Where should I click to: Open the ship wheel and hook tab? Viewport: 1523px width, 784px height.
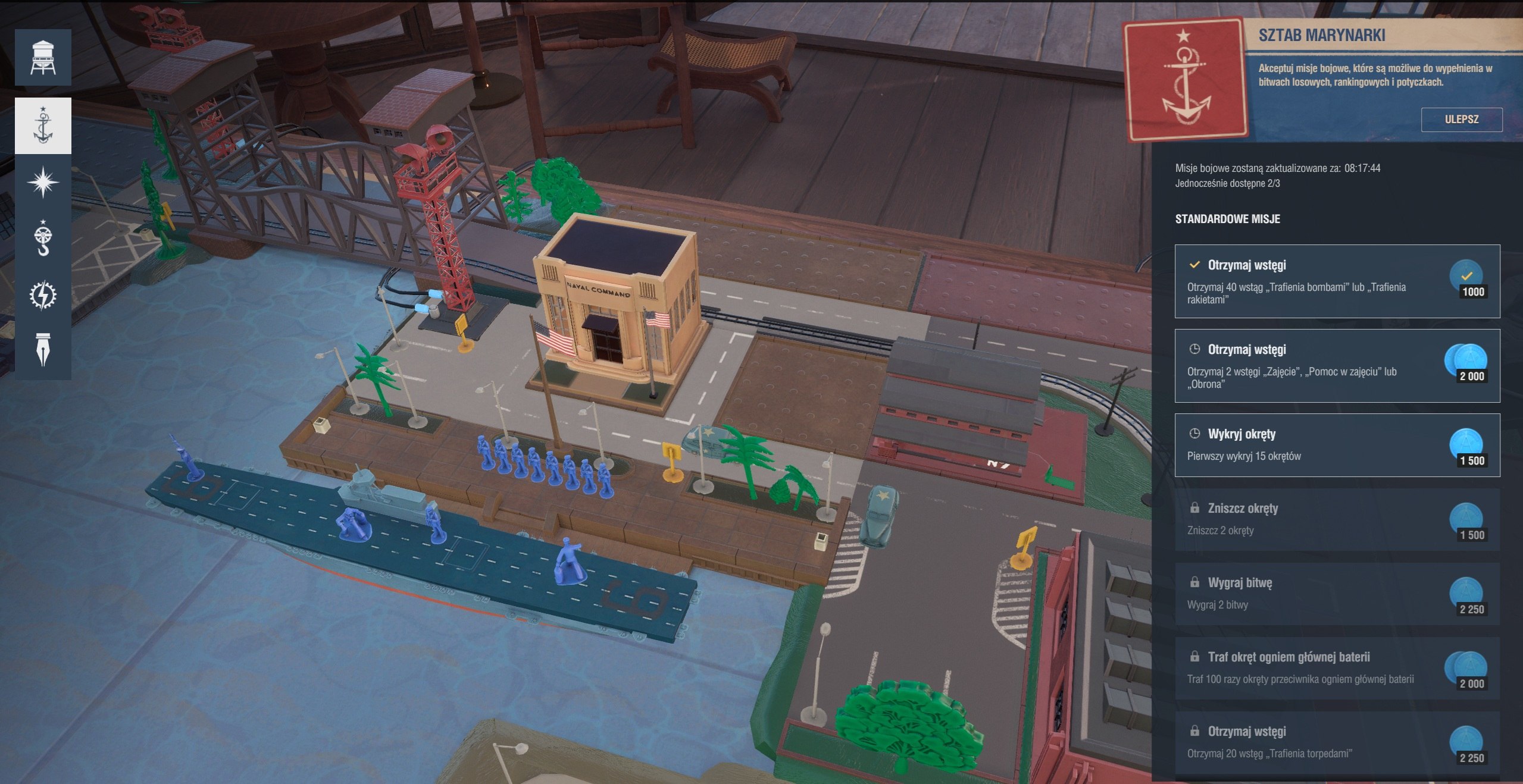(43, 238)
